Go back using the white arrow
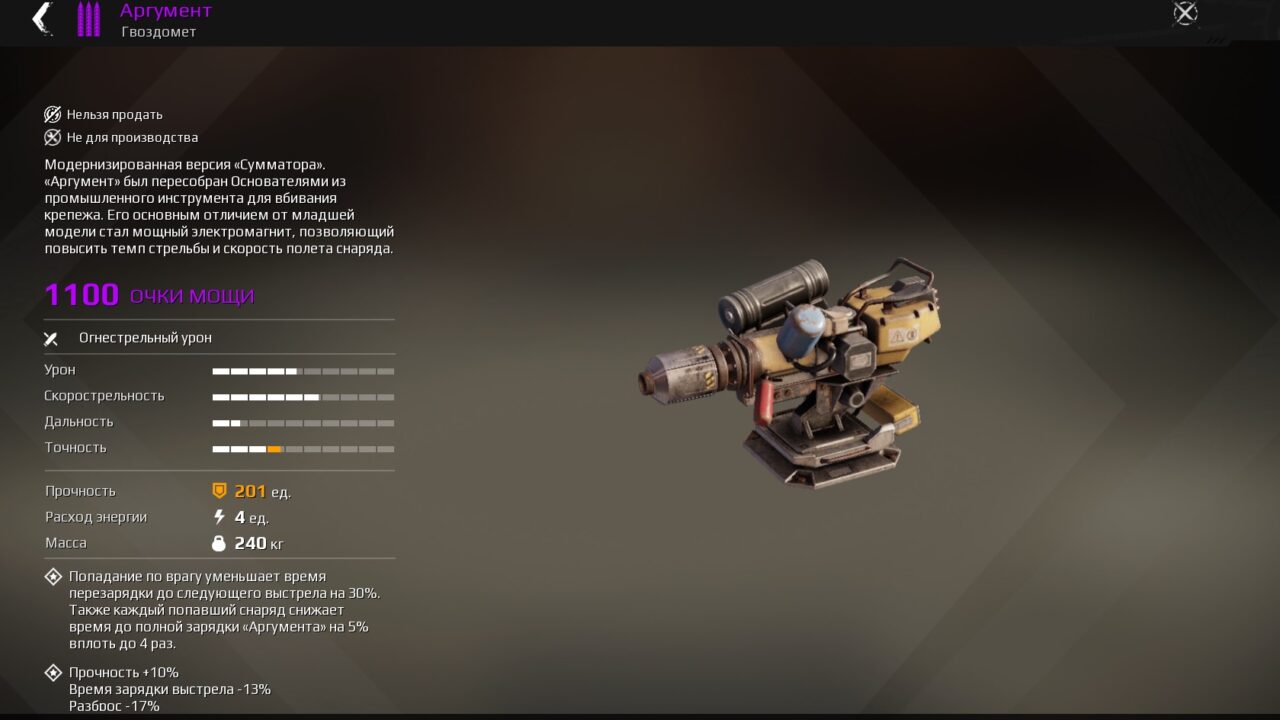The image size is (1280, 720). 41,18
